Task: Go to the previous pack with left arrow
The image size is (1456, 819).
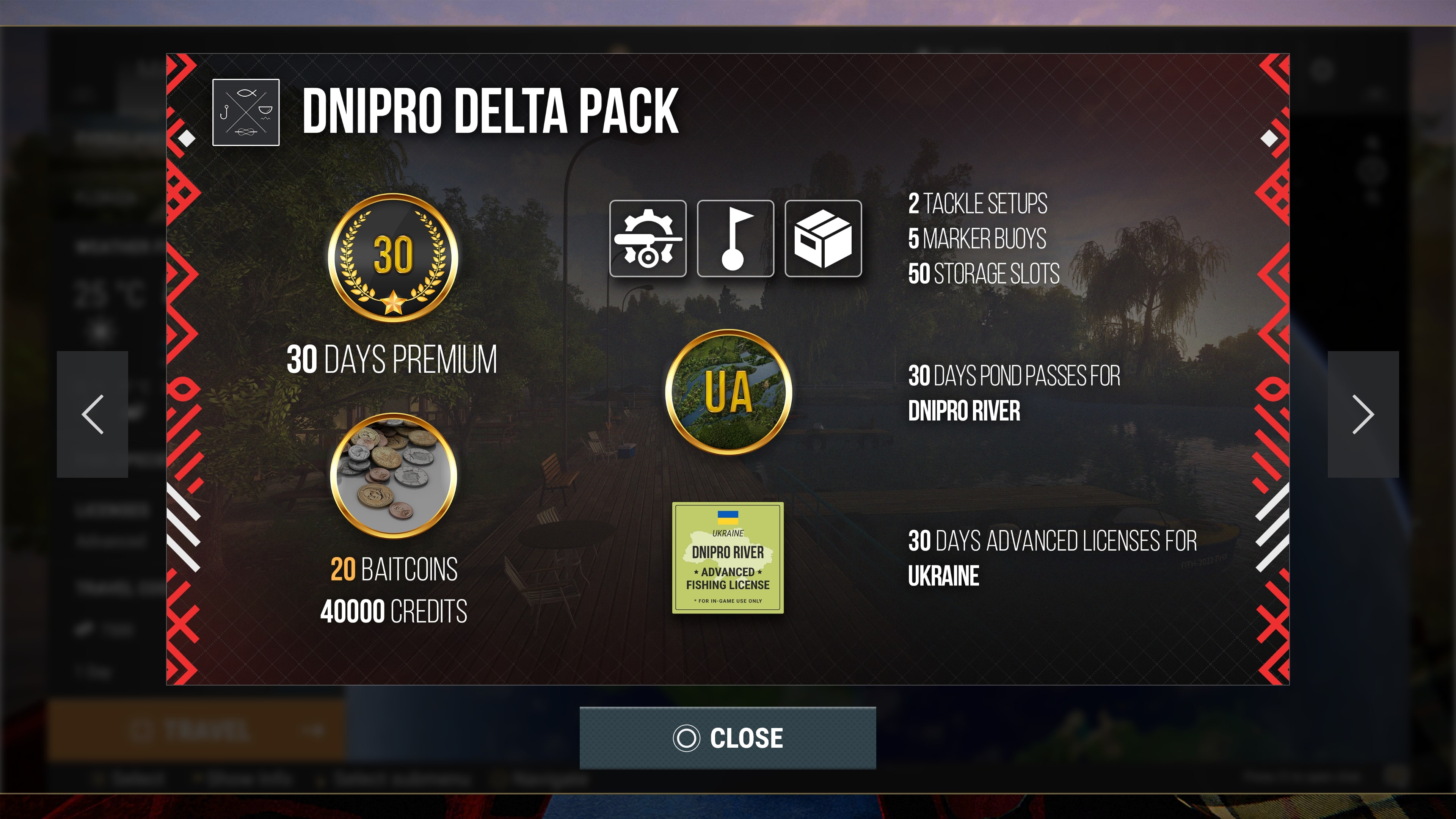Action: tap(93, 414)
